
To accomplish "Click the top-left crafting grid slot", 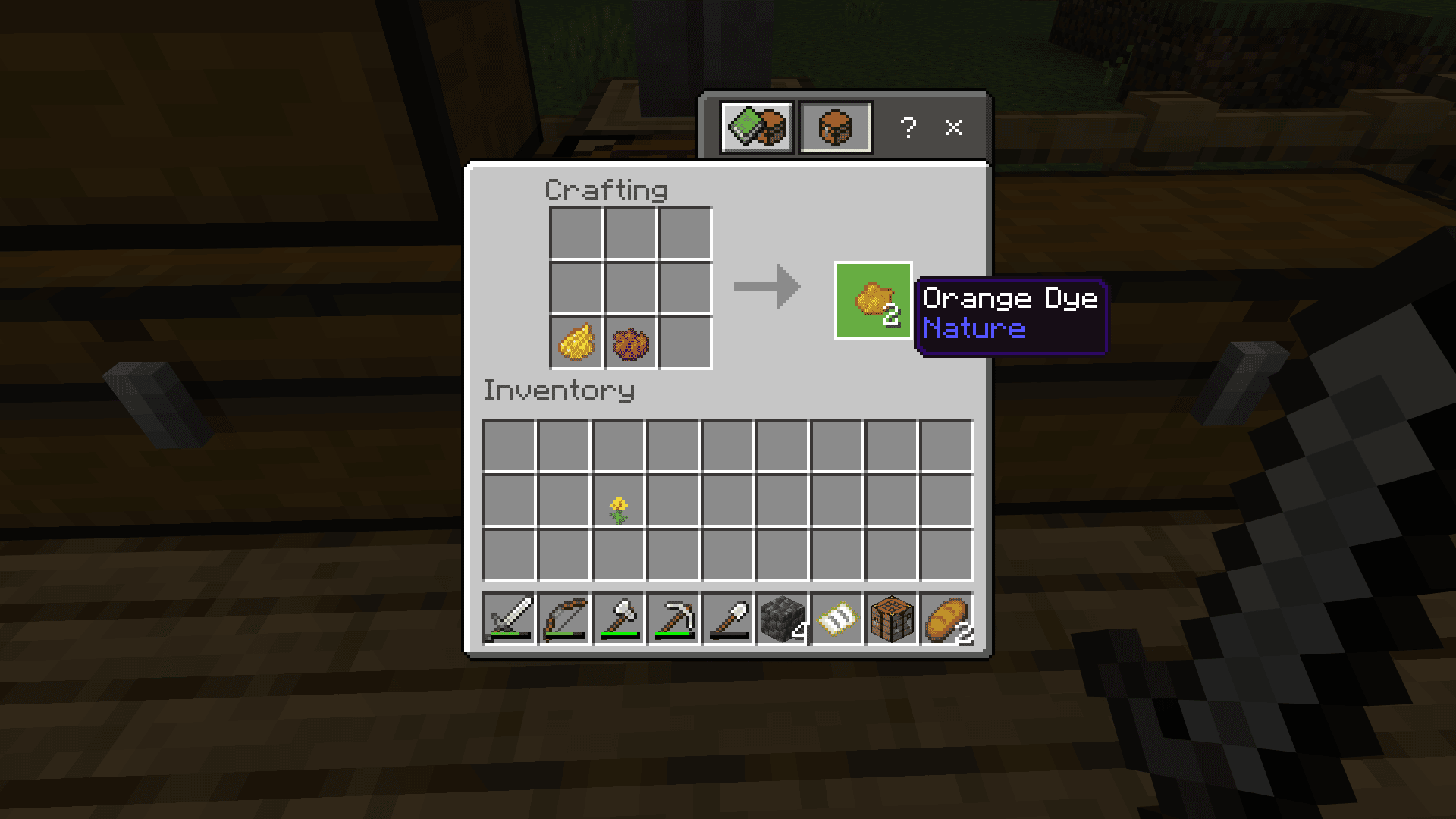I will tap(576, 233).
